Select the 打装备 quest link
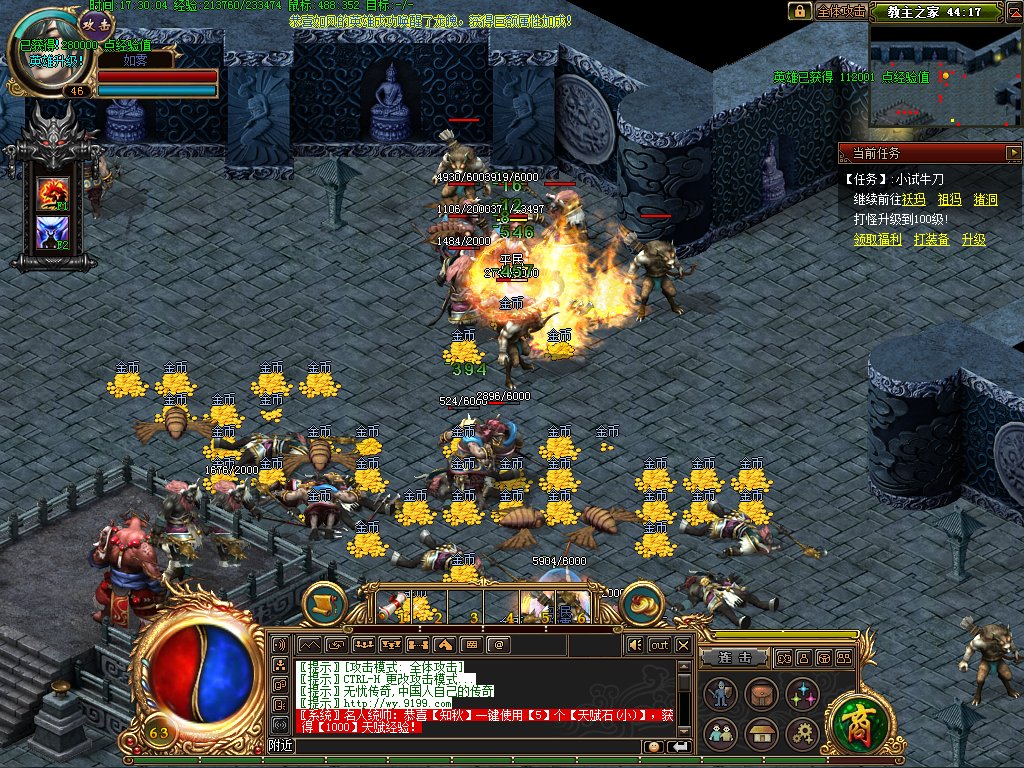Image resolution: width=1024 pixels, height=768 pixels. [930, 240]
